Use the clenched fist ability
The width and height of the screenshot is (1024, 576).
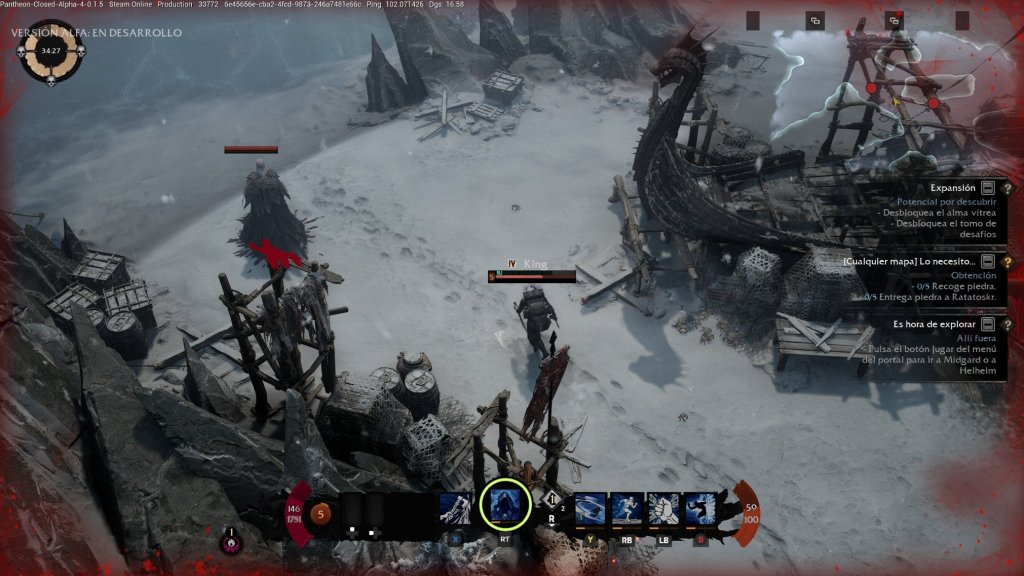click(663, 509)
